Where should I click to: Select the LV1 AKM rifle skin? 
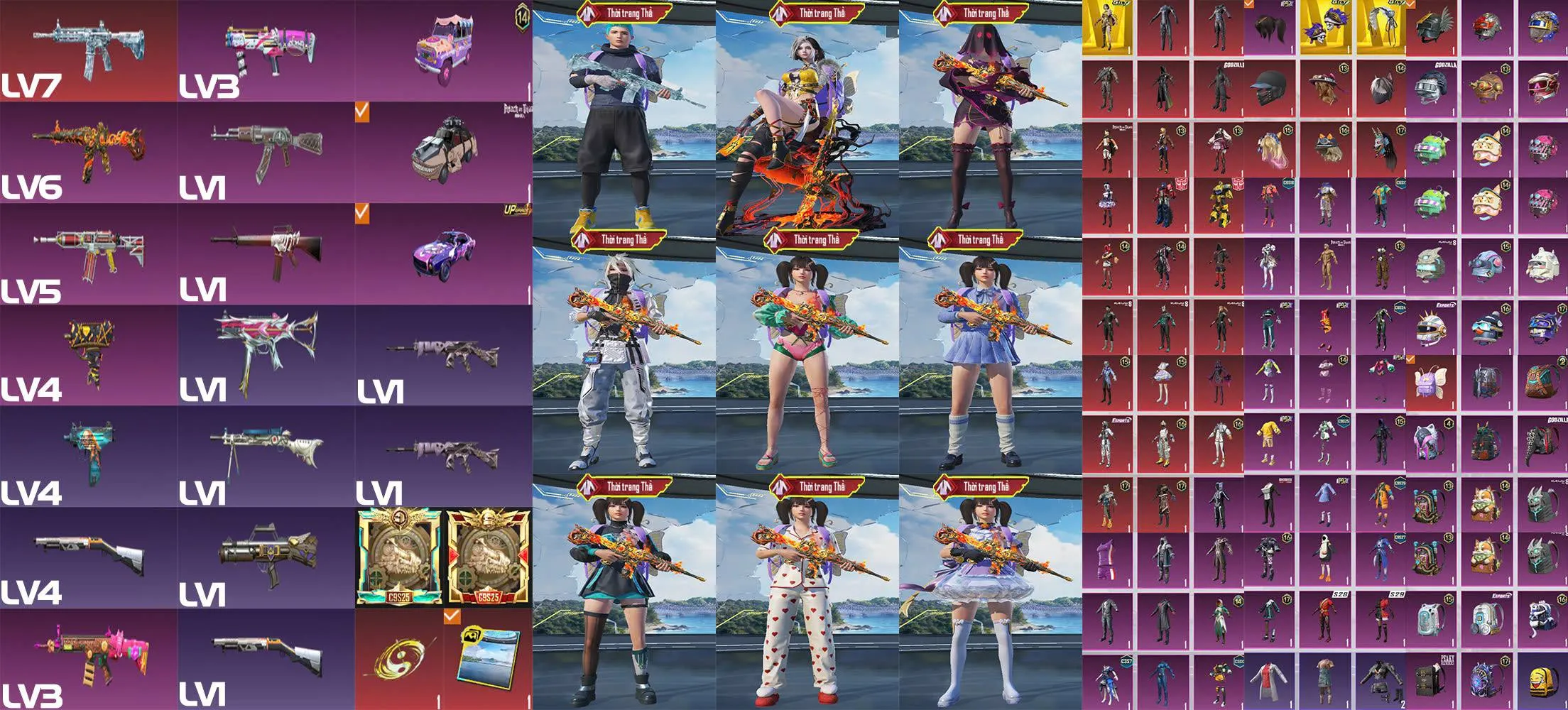pos(266,151)
